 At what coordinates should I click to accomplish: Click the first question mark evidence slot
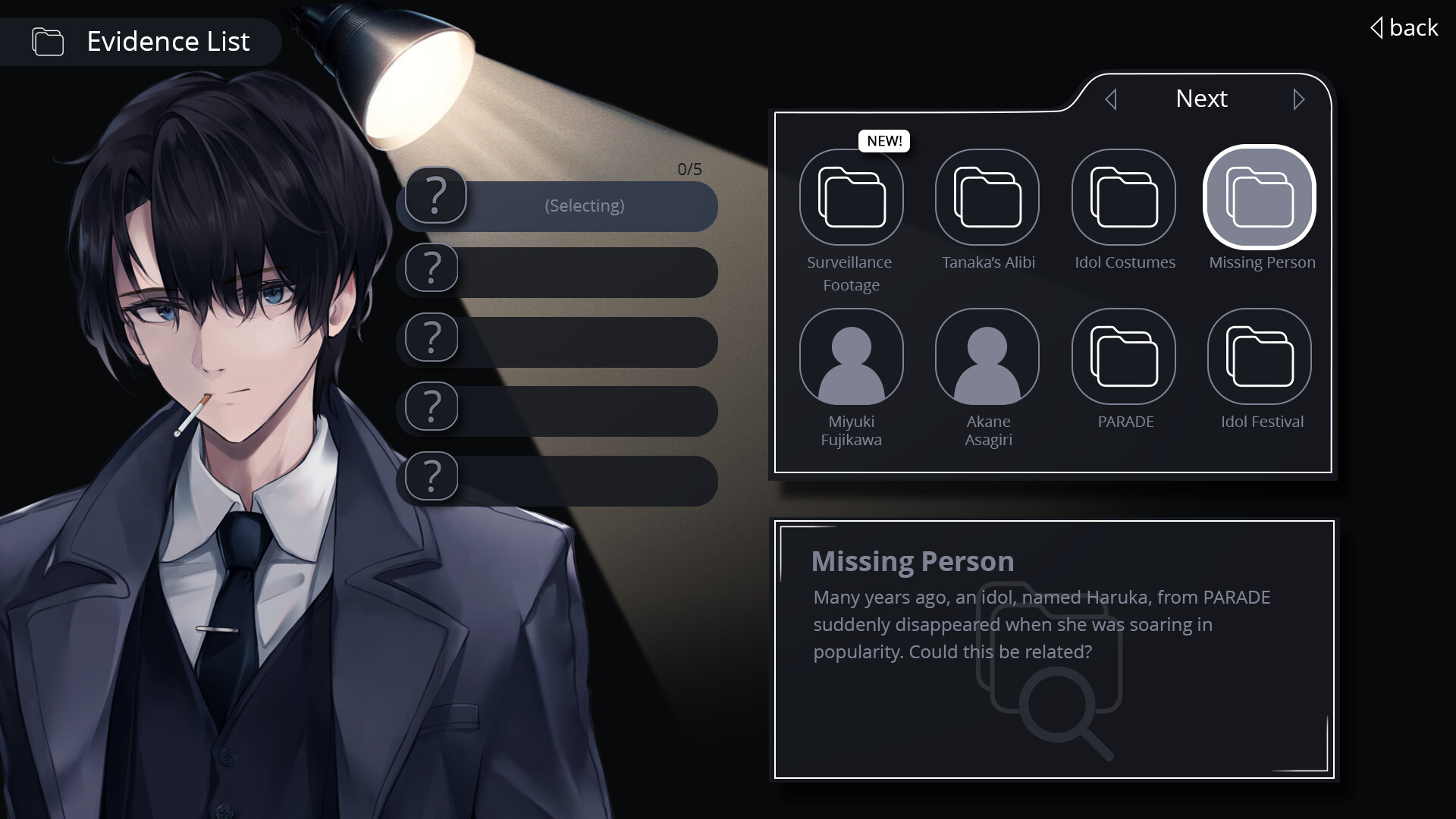pos(434,196)
